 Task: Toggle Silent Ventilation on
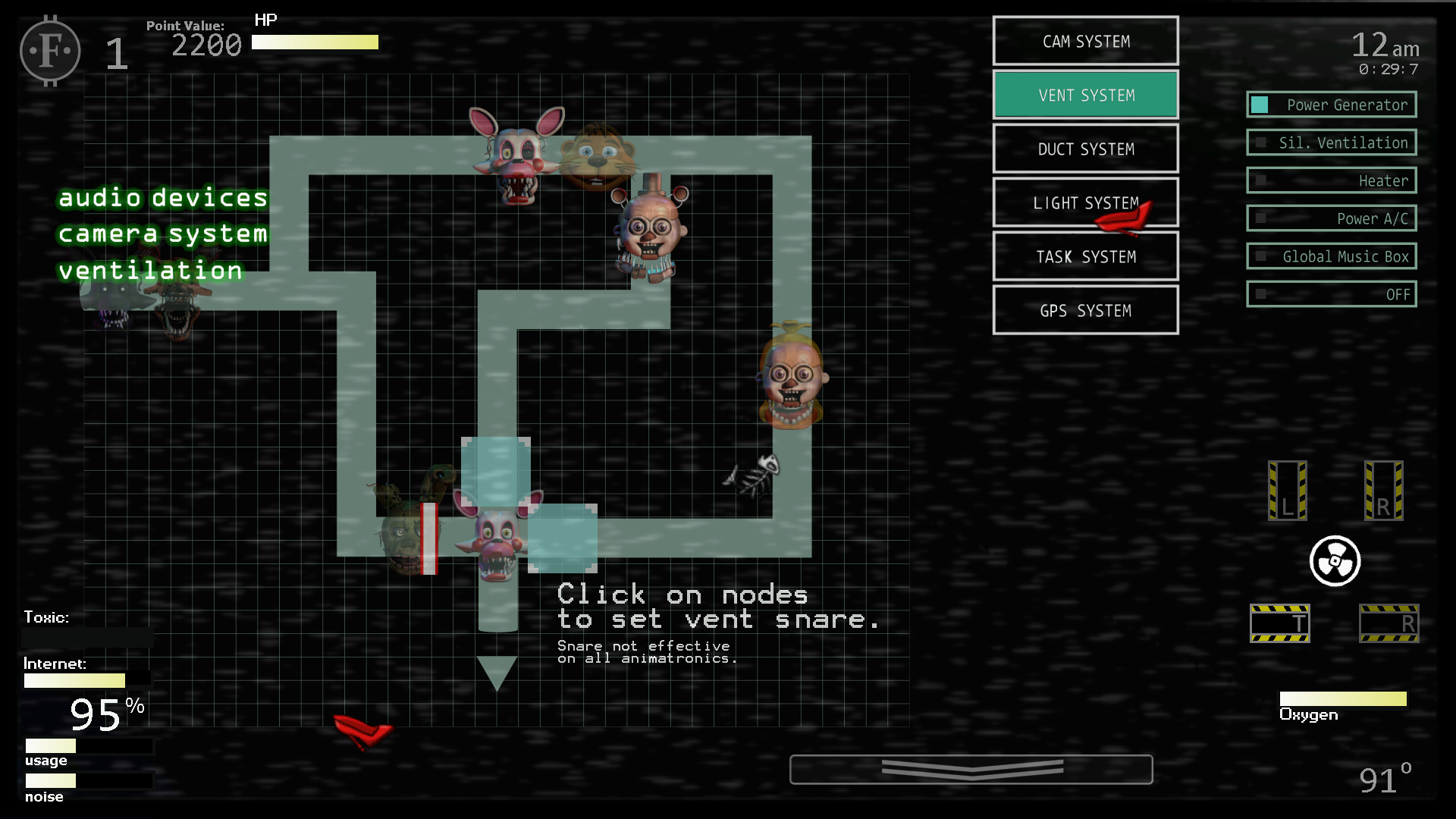coord(1331,143)
